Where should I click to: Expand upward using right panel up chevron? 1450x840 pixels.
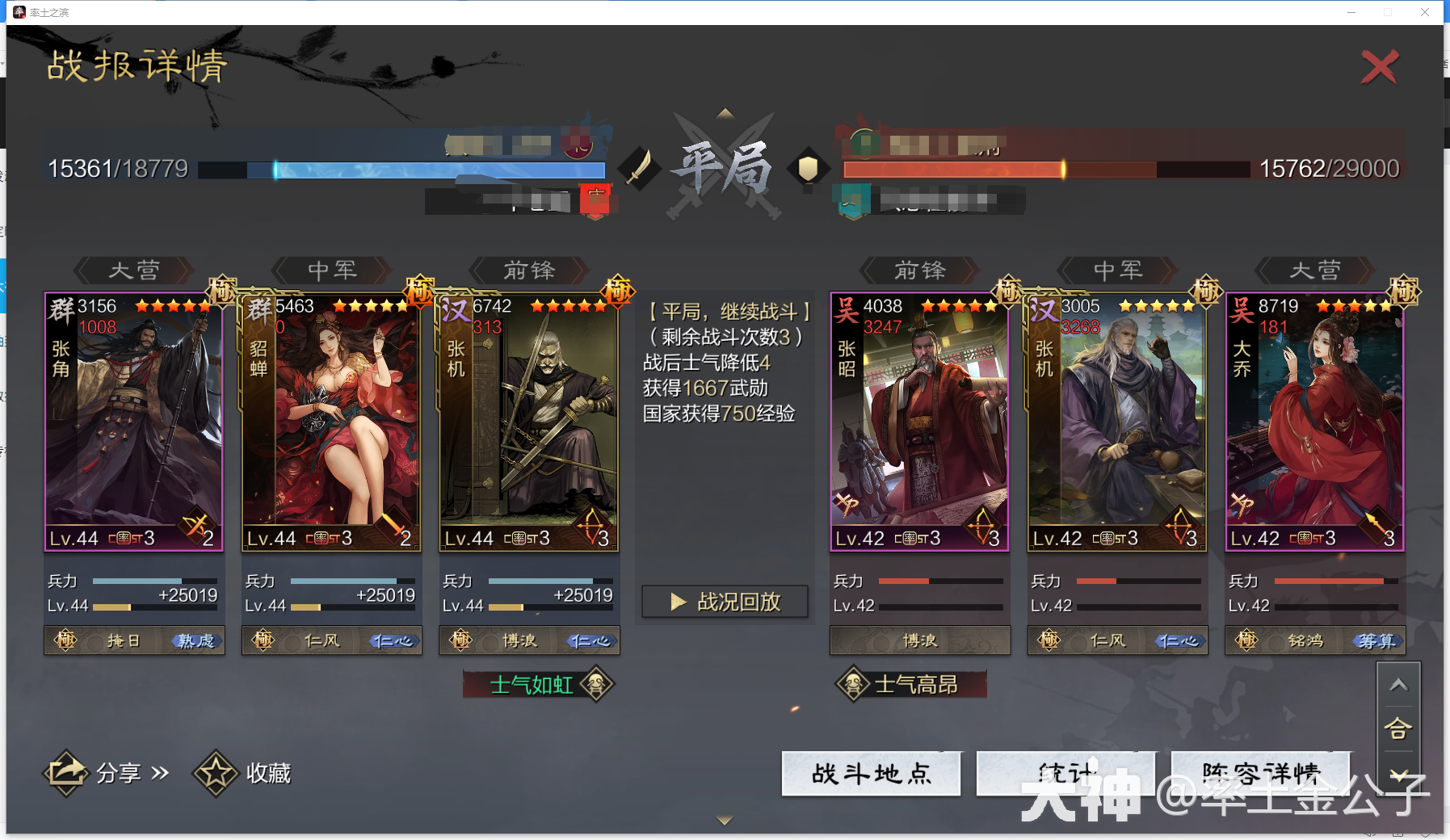click(x=1401, y=684)
